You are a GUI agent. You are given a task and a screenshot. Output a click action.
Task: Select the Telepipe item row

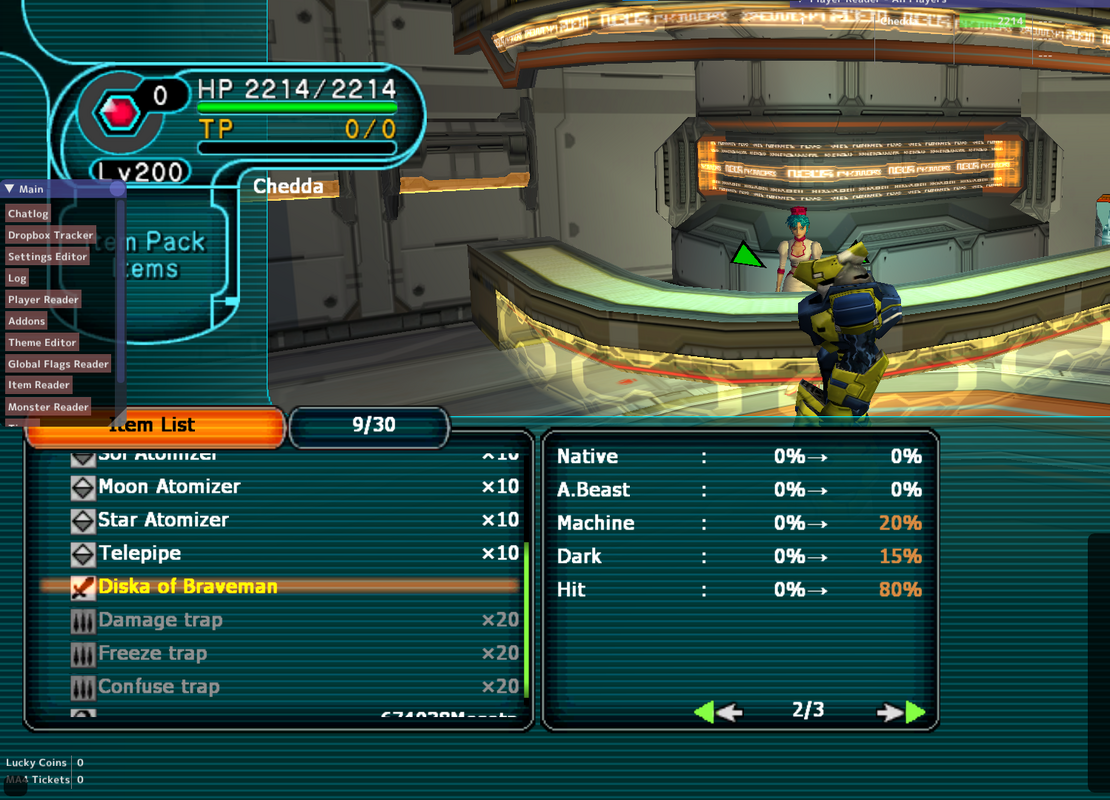tap(139, 553)
